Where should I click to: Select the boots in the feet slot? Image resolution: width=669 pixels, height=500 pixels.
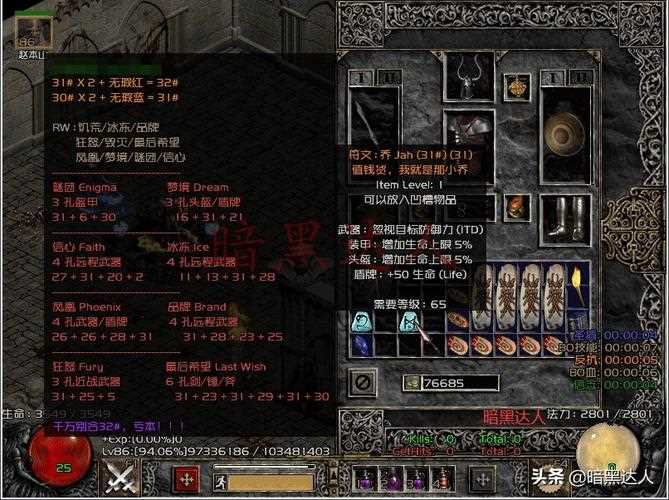click(566, 216)
